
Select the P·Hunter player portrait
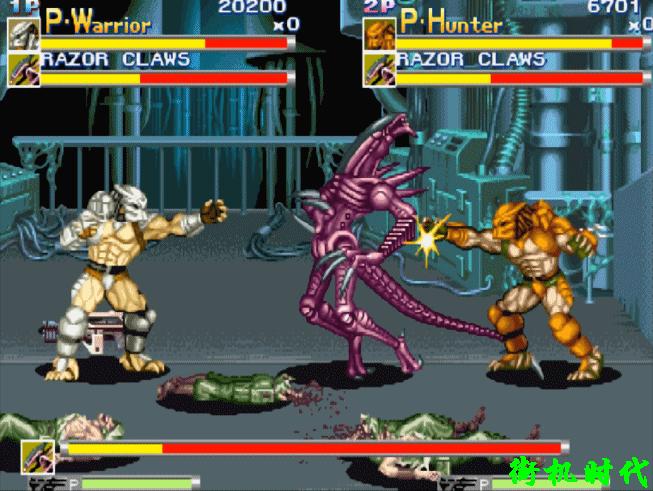pos(378,33)
